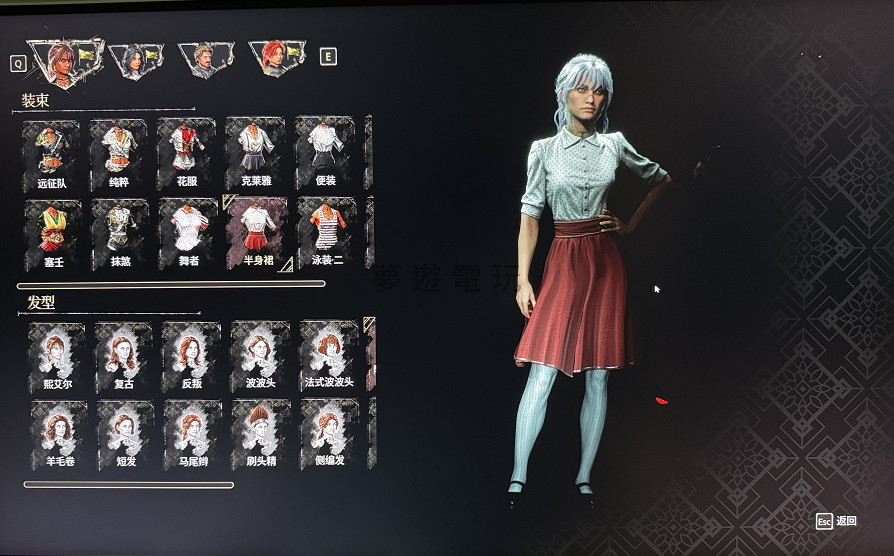Choose the 马尾辫 ponytail hairstyle
Screen dimensions: 894x556
pyautogui.click(x=193, y=433)
